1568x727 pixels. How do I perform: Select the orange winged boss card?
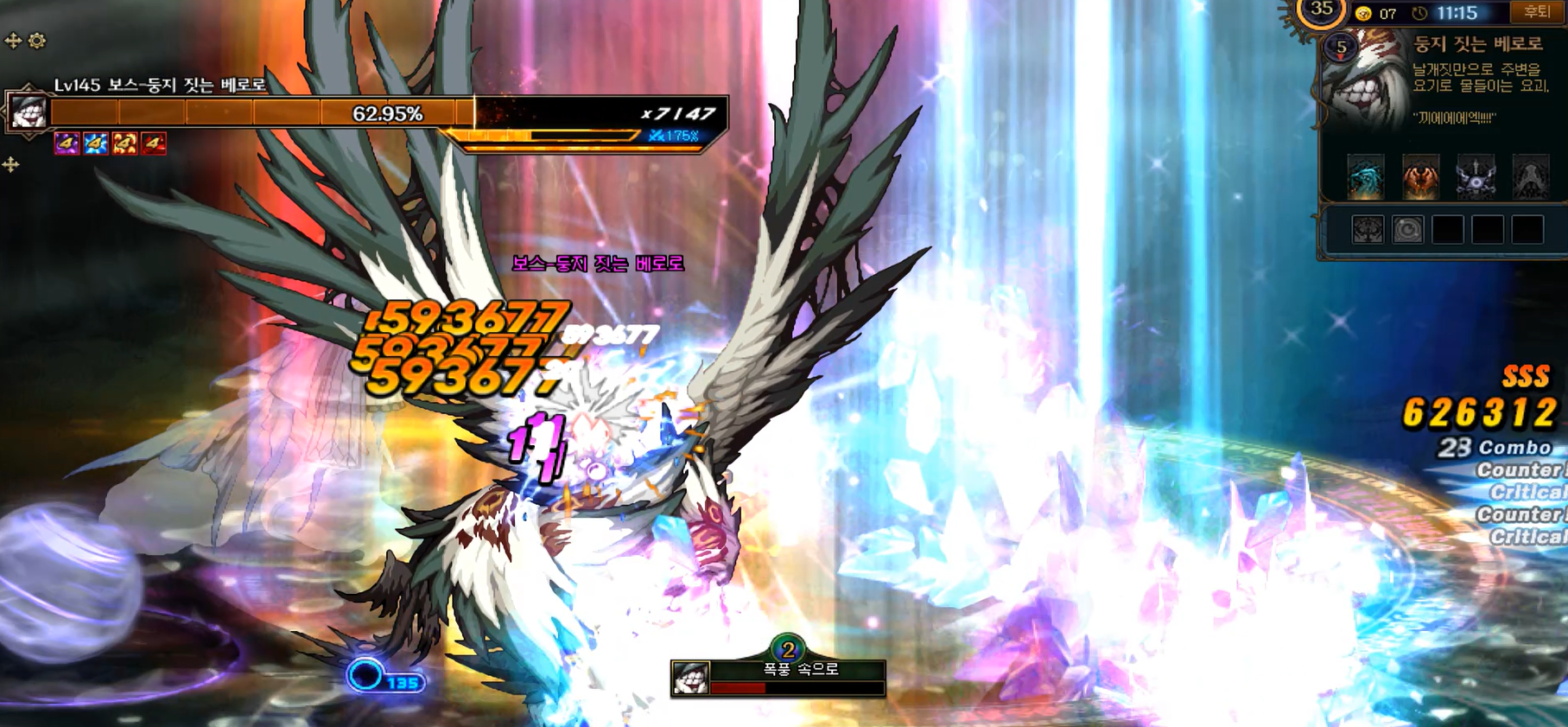point(1420,176)
